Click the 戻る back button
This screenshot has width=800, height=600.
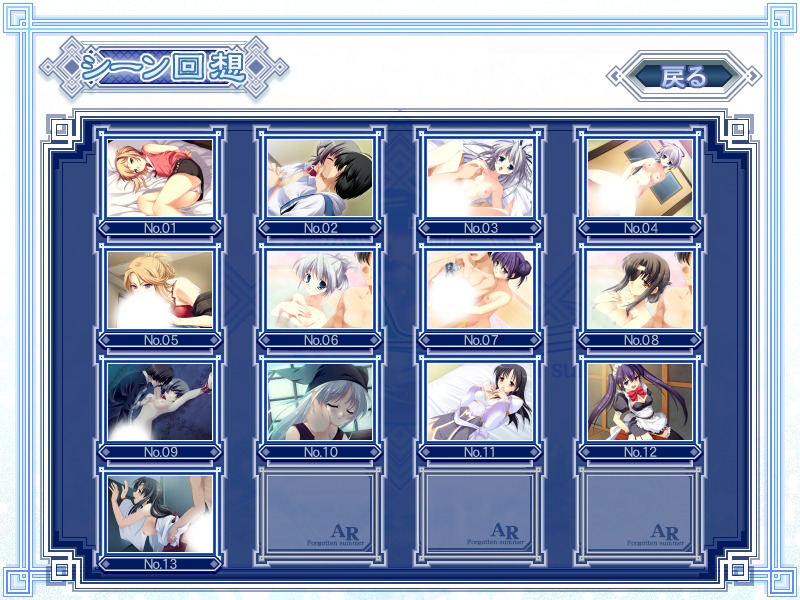684,77
